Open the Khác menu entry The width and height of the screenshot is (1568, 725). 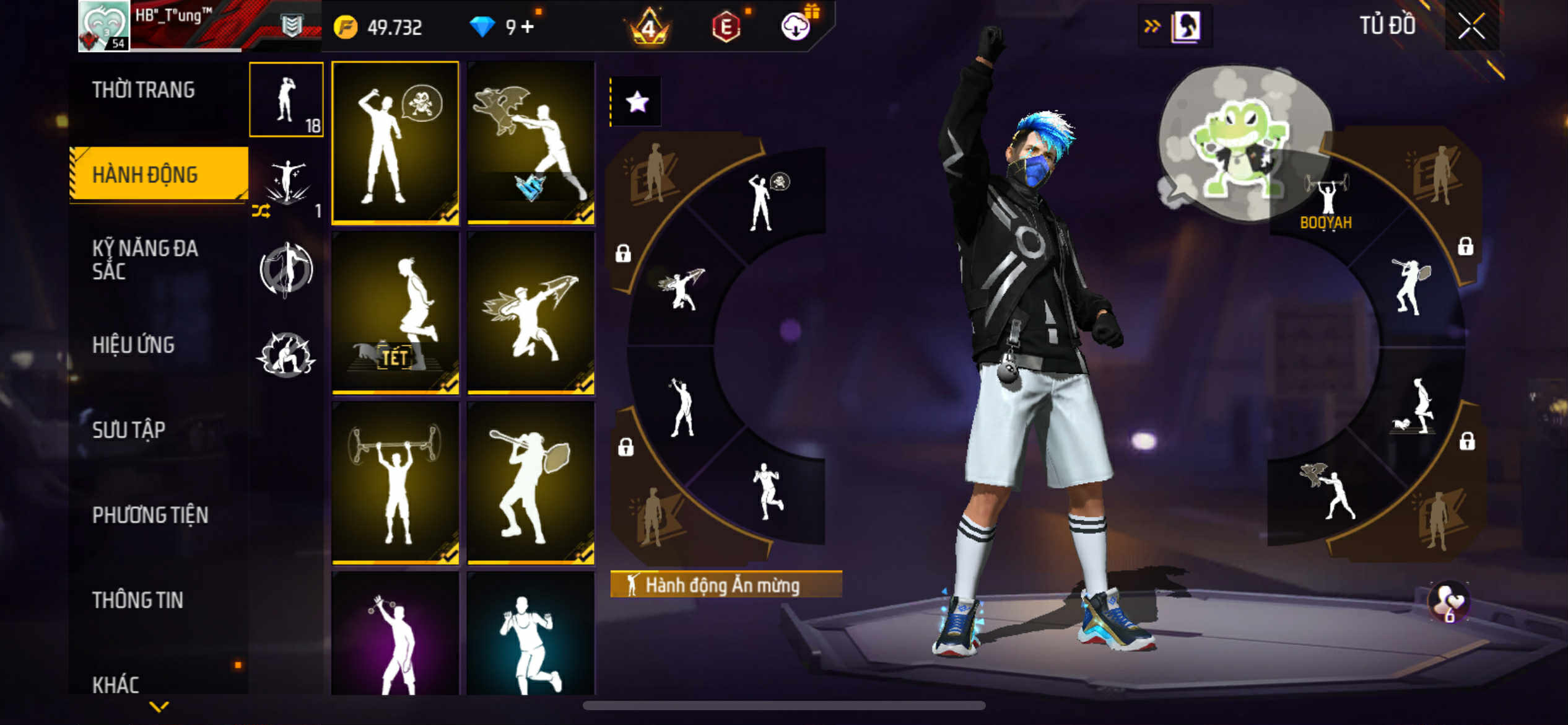pos(116,684)
